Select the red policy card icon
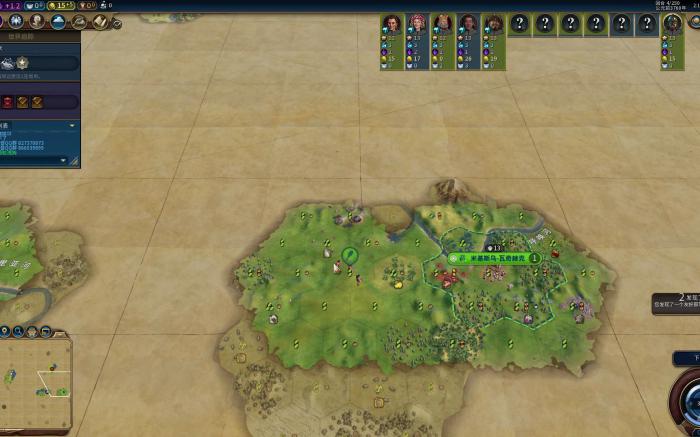The image size is (700, 437). [x=7, y=101]
